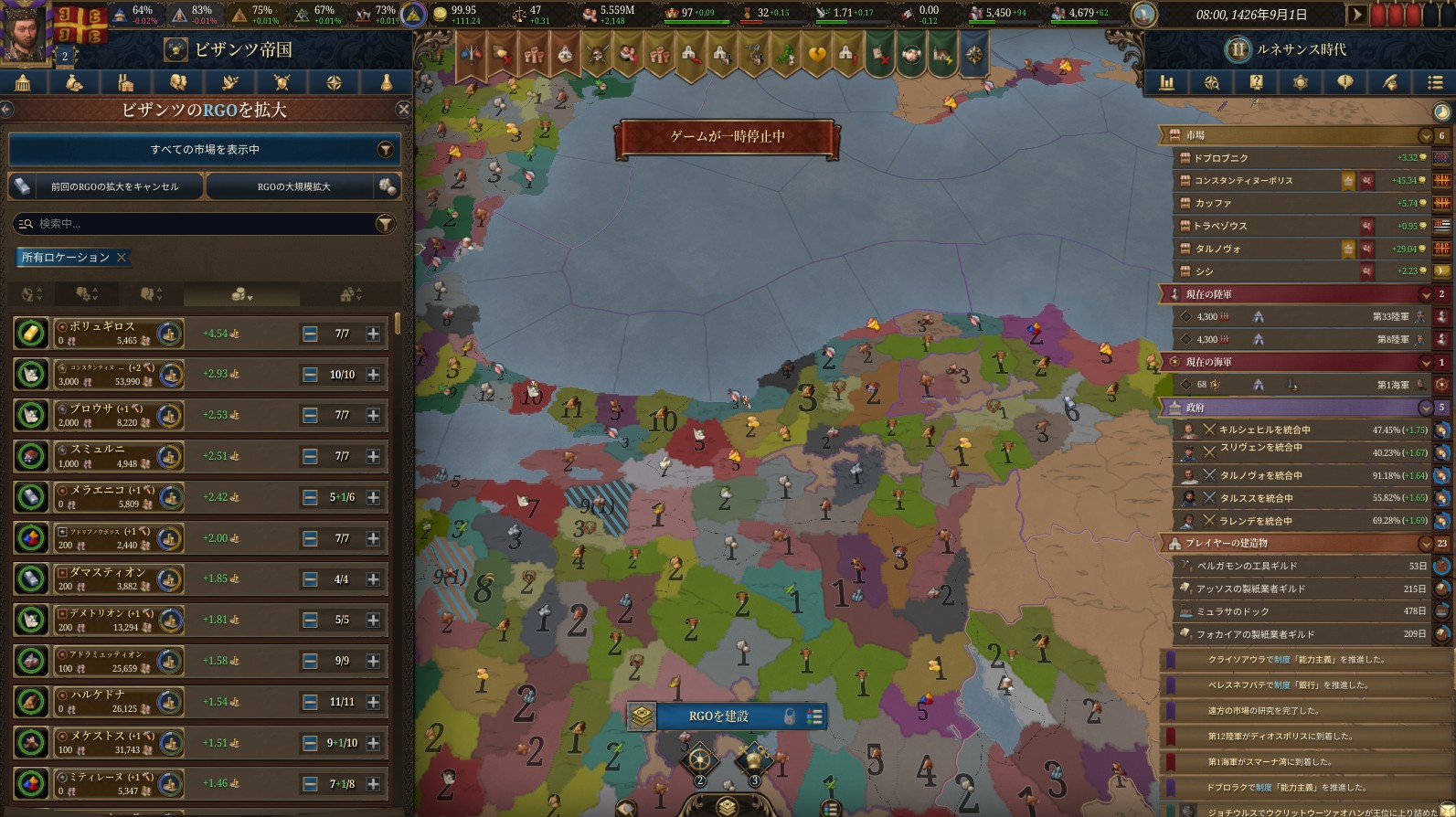1456x817 pixels.
Task: Click the 'RGOを建設' button
Action: (718, 716)
